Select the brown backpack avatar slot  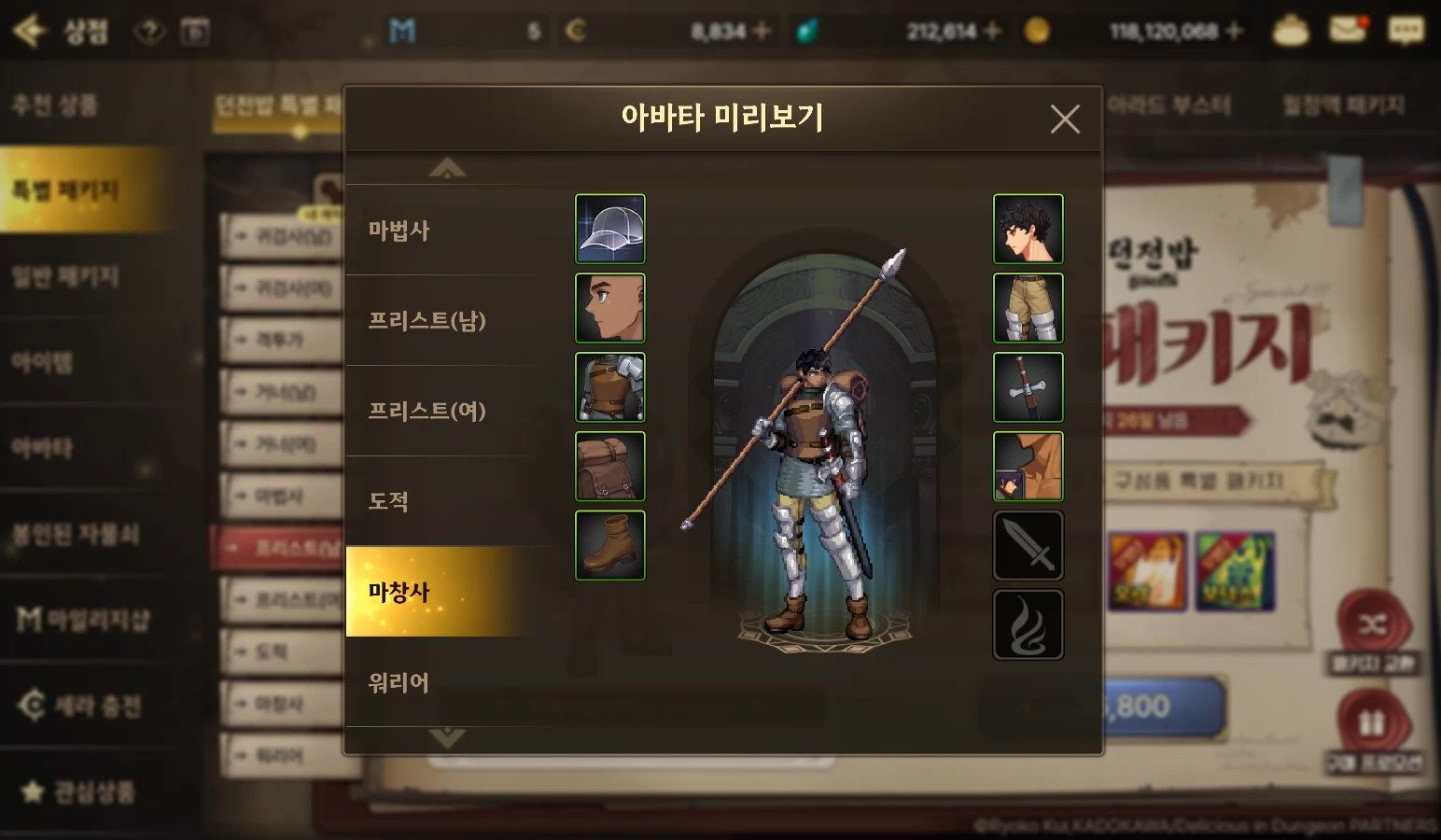(x=610, y=466)
